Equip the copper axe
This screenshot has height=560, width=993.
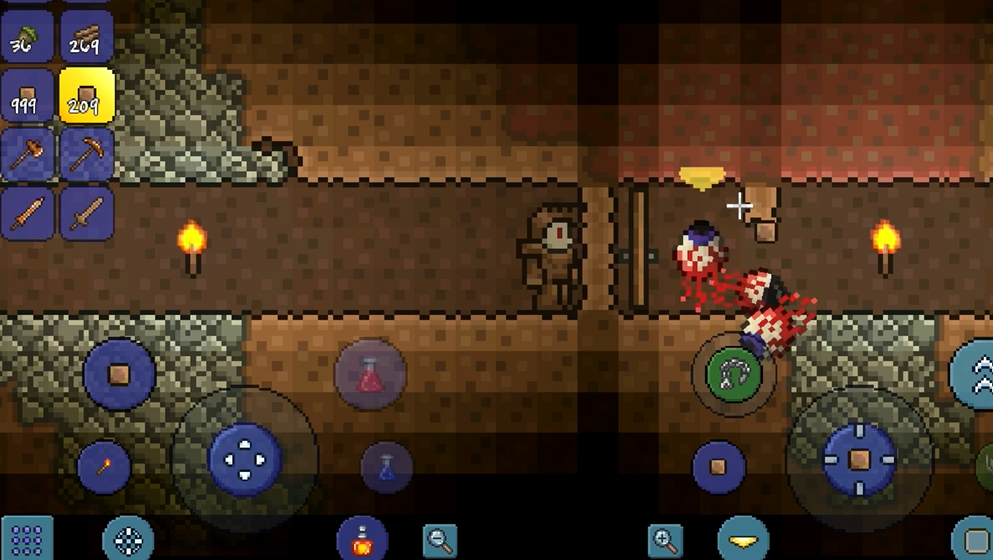pyautogui.click(x=27, y=154)
